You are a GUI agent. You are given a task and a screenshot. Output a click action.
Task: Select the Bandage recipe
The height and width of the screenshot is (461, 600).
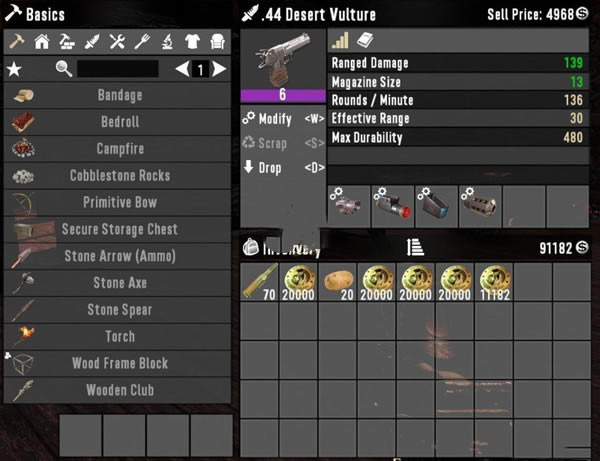click(x=119, y=96)
